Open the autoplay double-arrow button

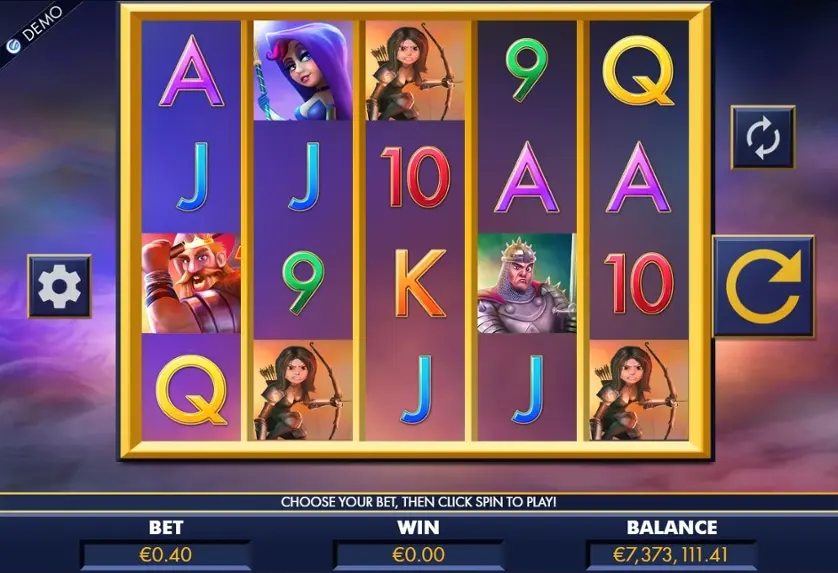(762, 138)
